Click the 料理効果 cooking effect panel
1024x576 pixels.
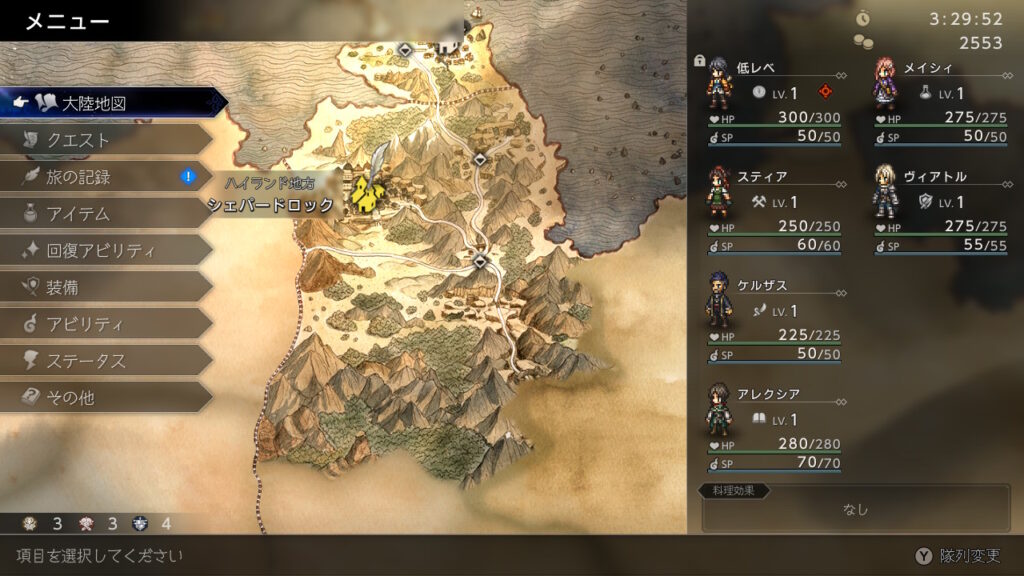854,509
